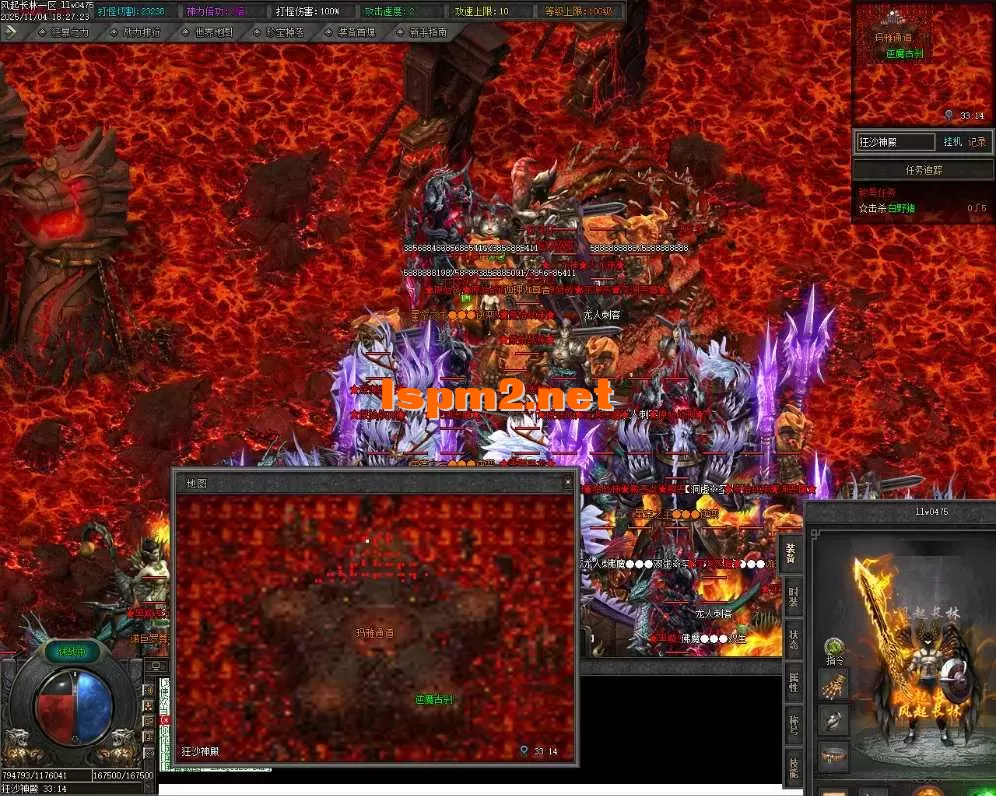Click the 任务追踪 quest tracker header
Image resolution: width=996 pixels, height=796 pixels.
923,169
